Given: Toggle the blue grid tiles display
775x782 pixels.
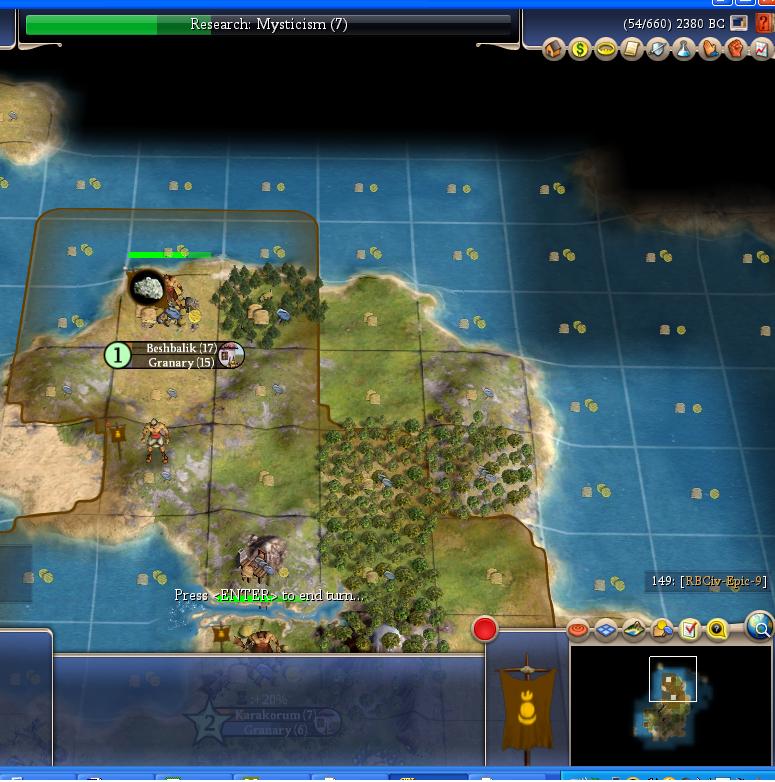Looking at the screenshot, I should coord(606,629).
